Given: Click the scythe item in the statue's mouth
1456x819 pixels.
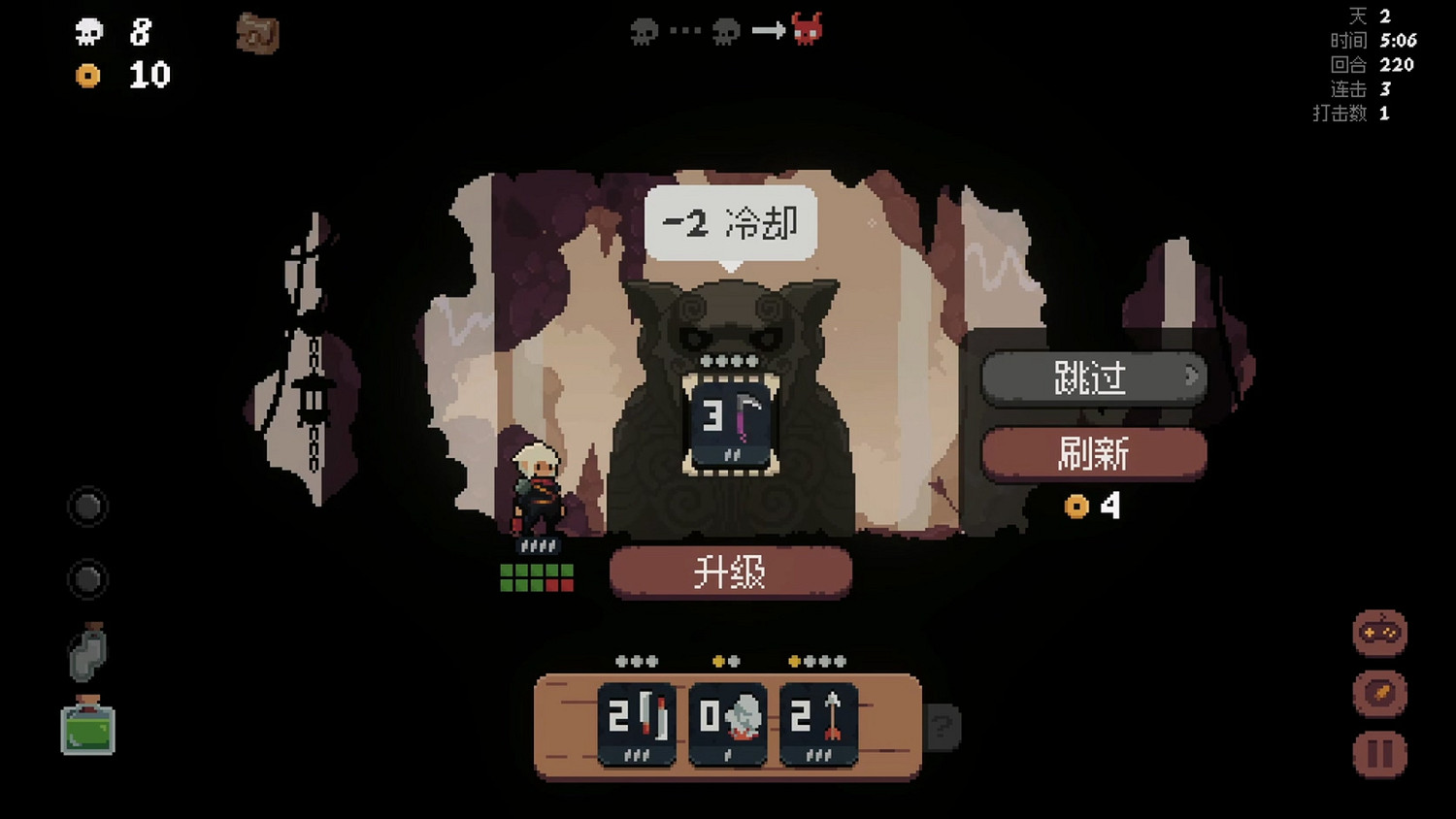Looking at the screenshot, I should click(x=729, y=422).
